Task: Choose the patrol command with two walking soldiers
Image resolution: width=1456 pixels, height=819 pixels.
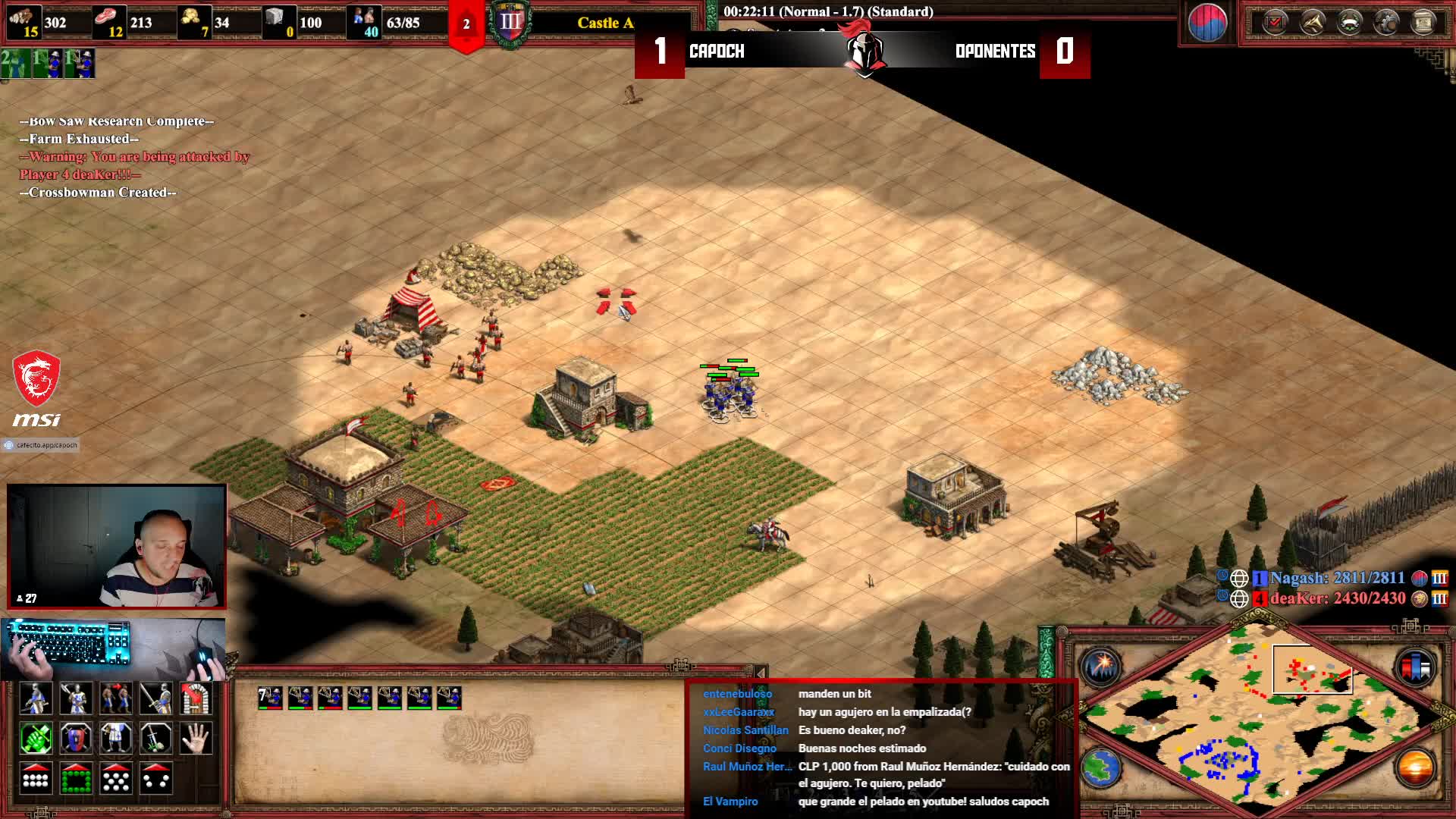Action: (x=115, y=698)
